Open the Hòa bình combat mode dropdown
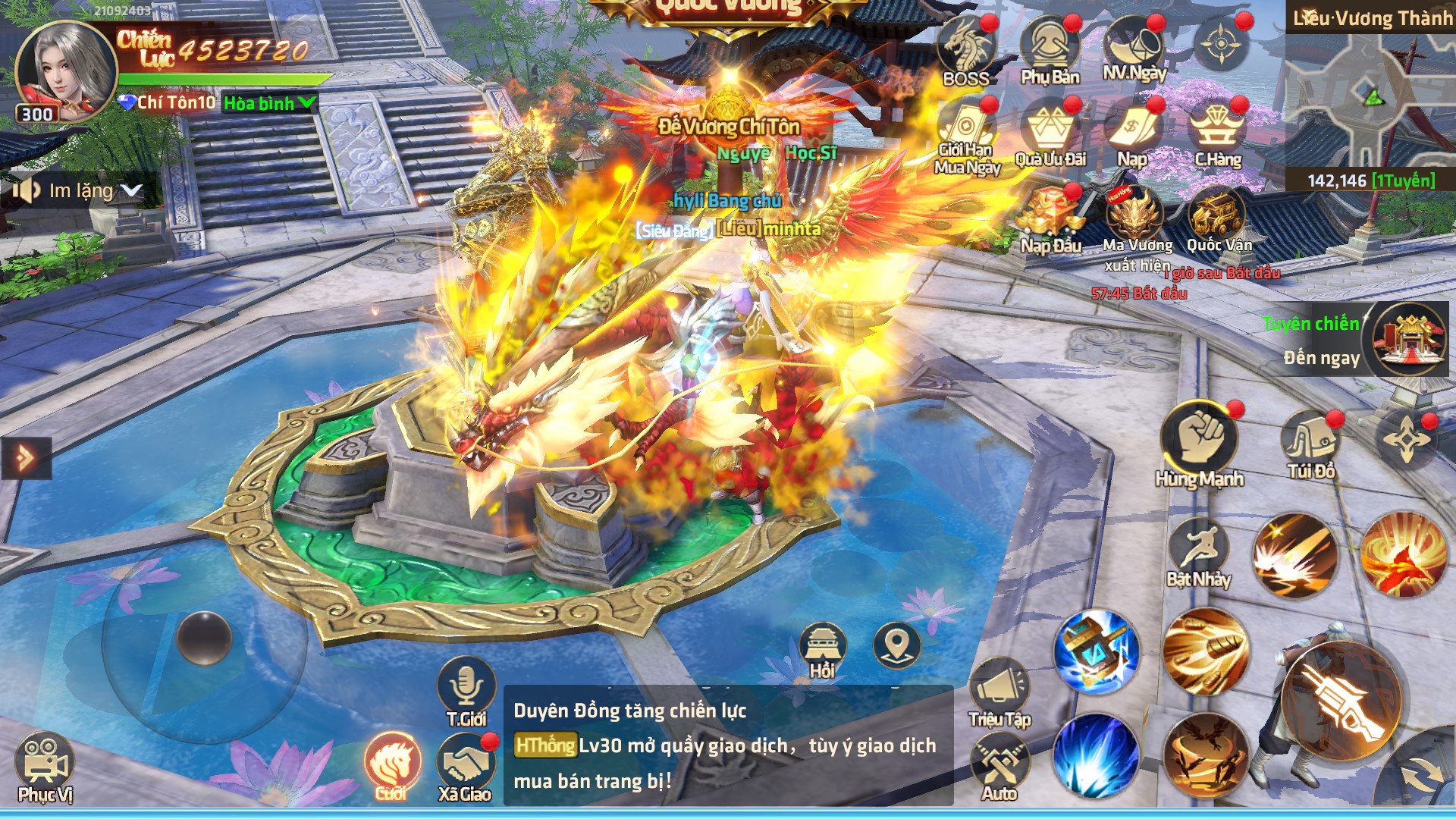The width and height of the screenshot is (1456, 819). tap(269, 103)
